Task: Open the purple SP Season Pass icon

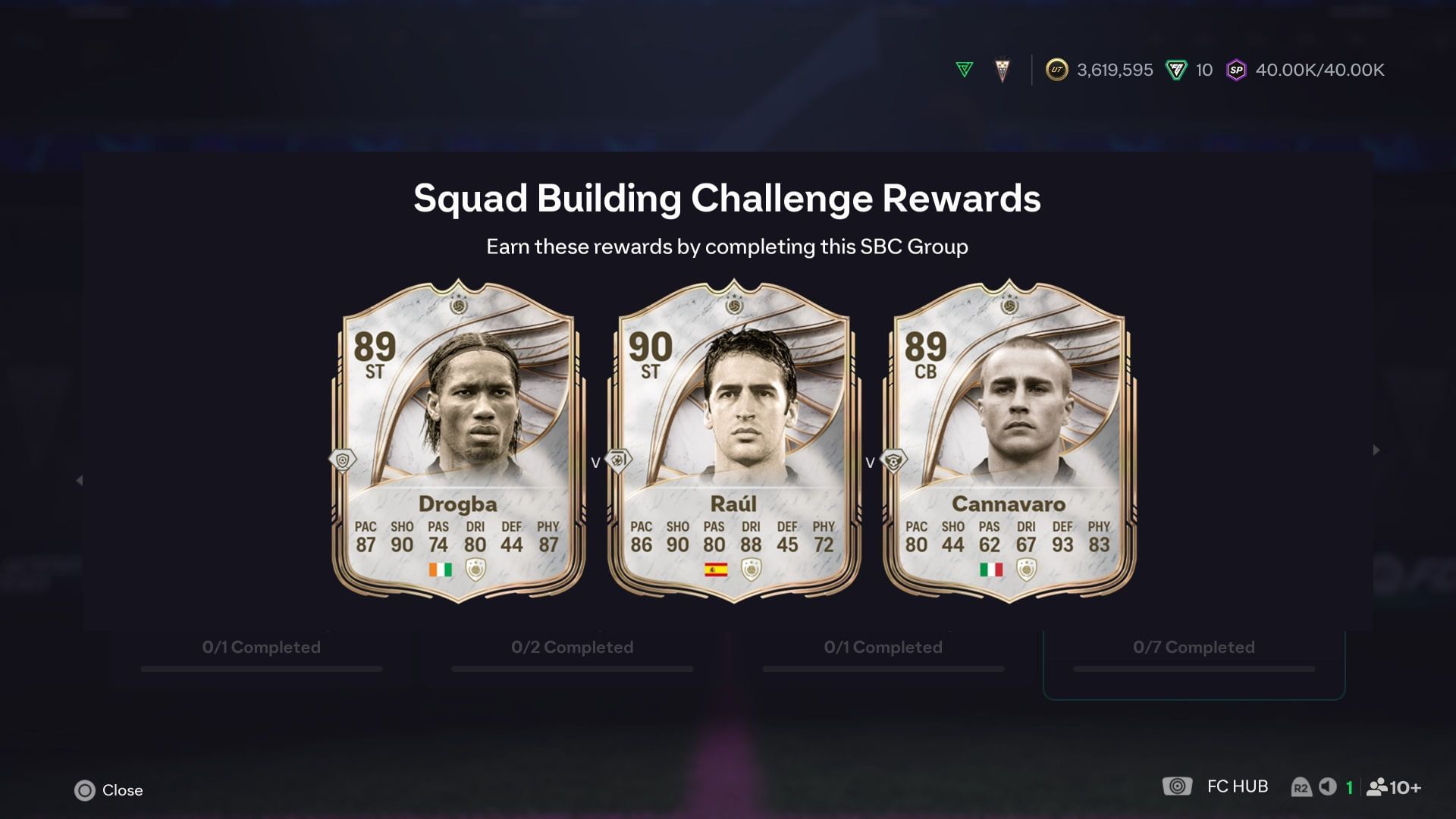Action: 1238,70
